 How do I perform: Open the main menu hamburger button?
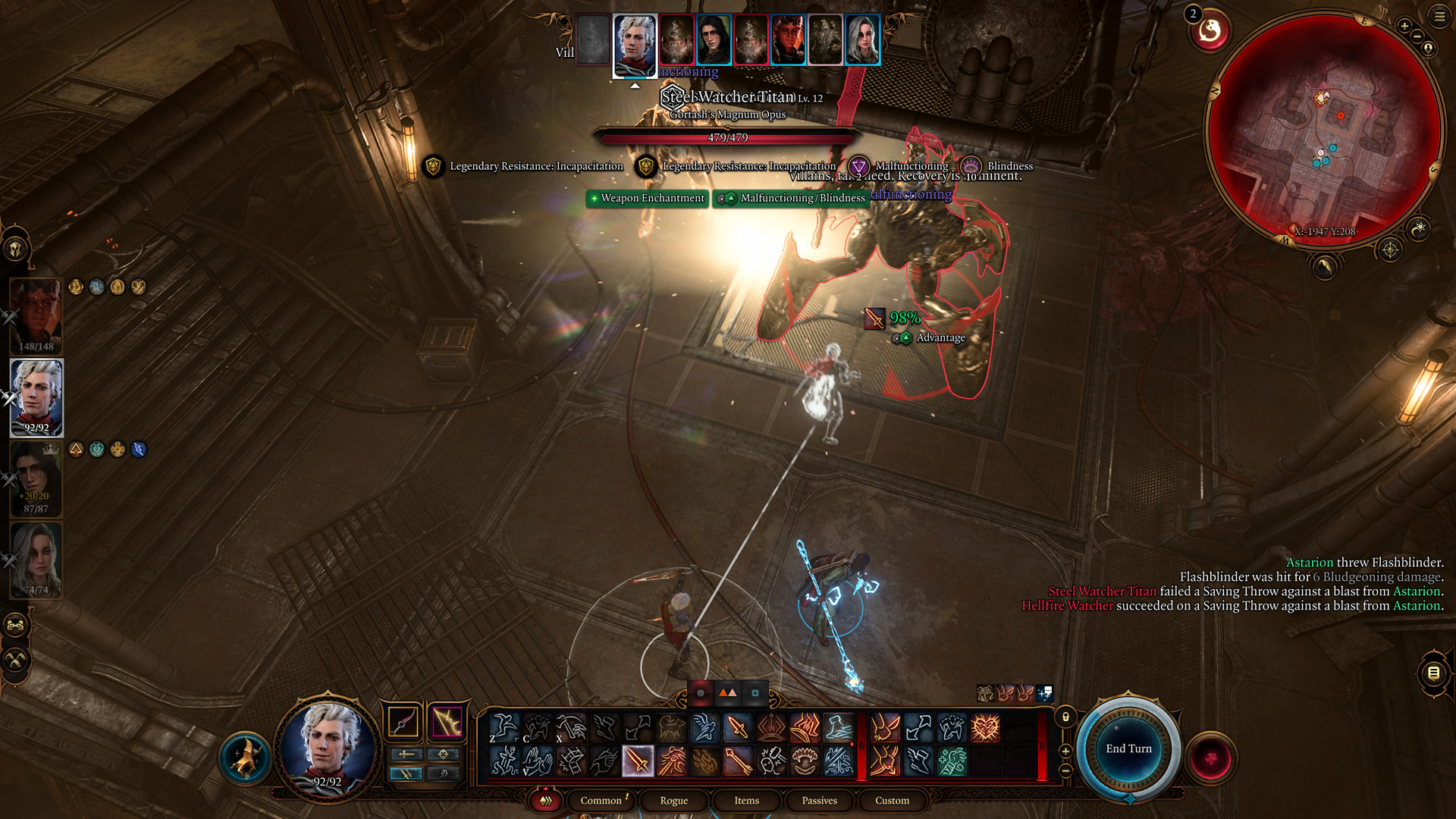tap(1439, 17)
